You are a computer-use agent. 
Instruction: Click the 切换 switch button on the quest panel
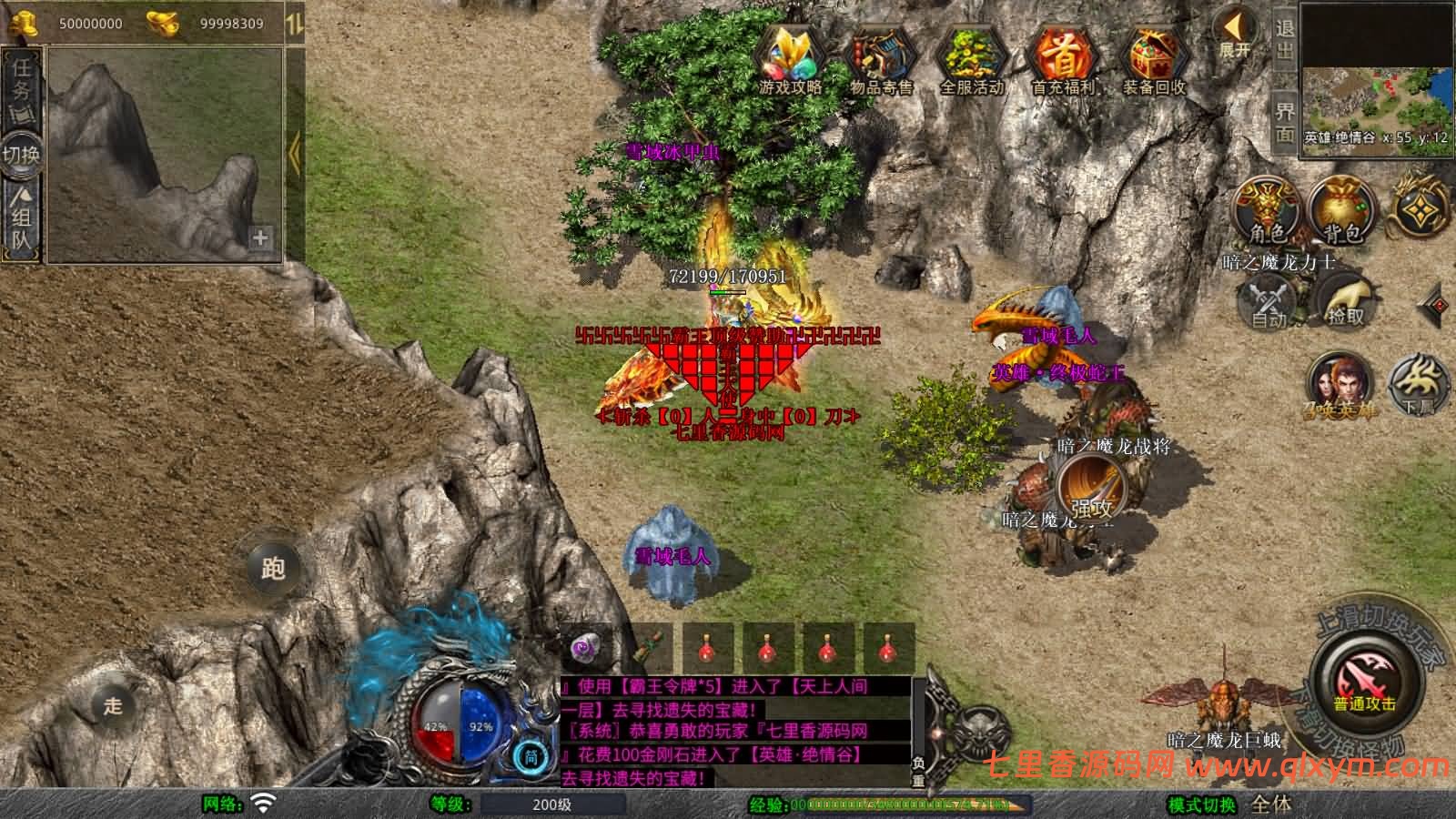coord(21,153)
